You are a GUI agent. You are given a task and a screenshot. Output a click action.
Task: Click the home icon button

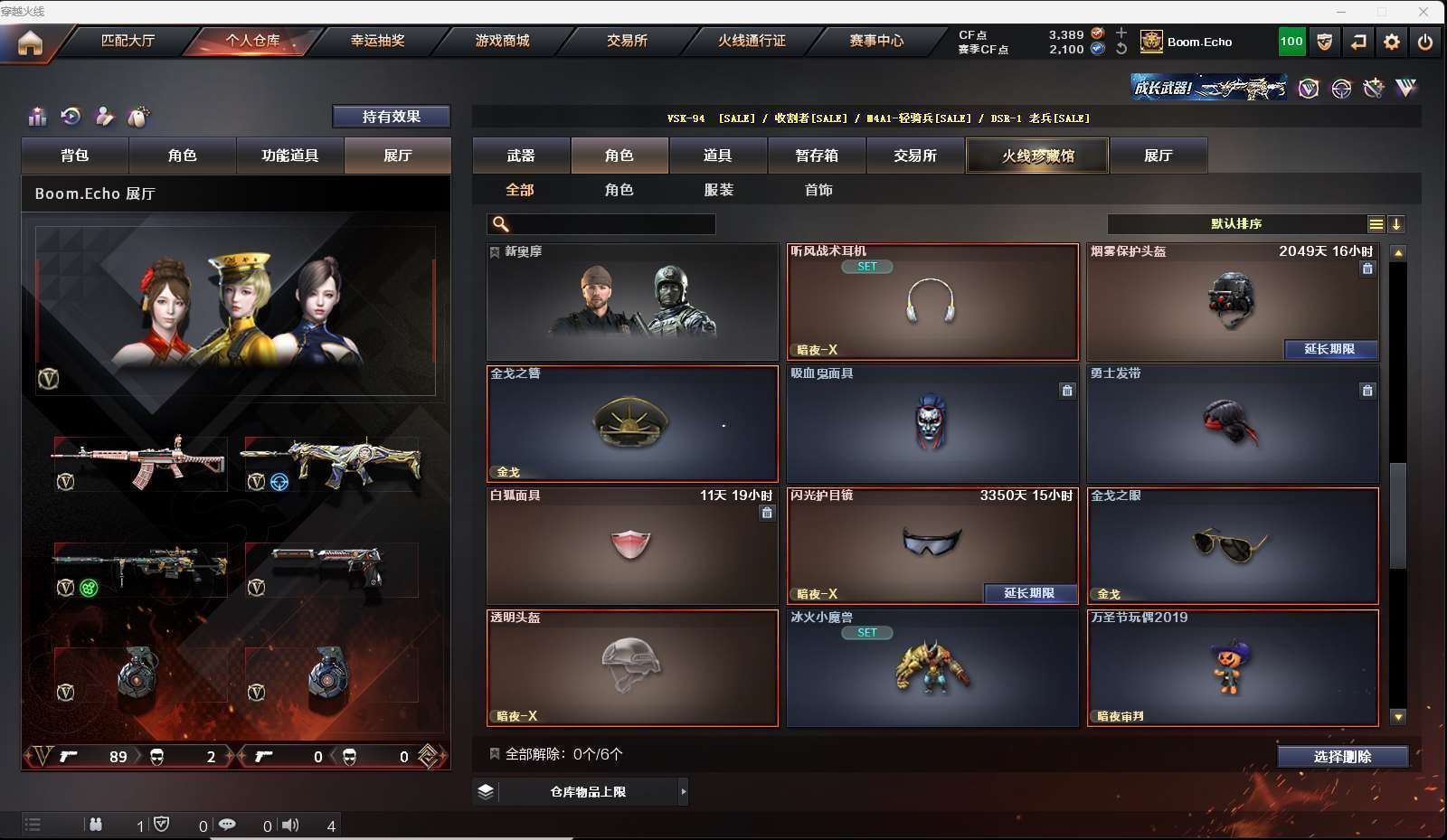click(30, 42)
